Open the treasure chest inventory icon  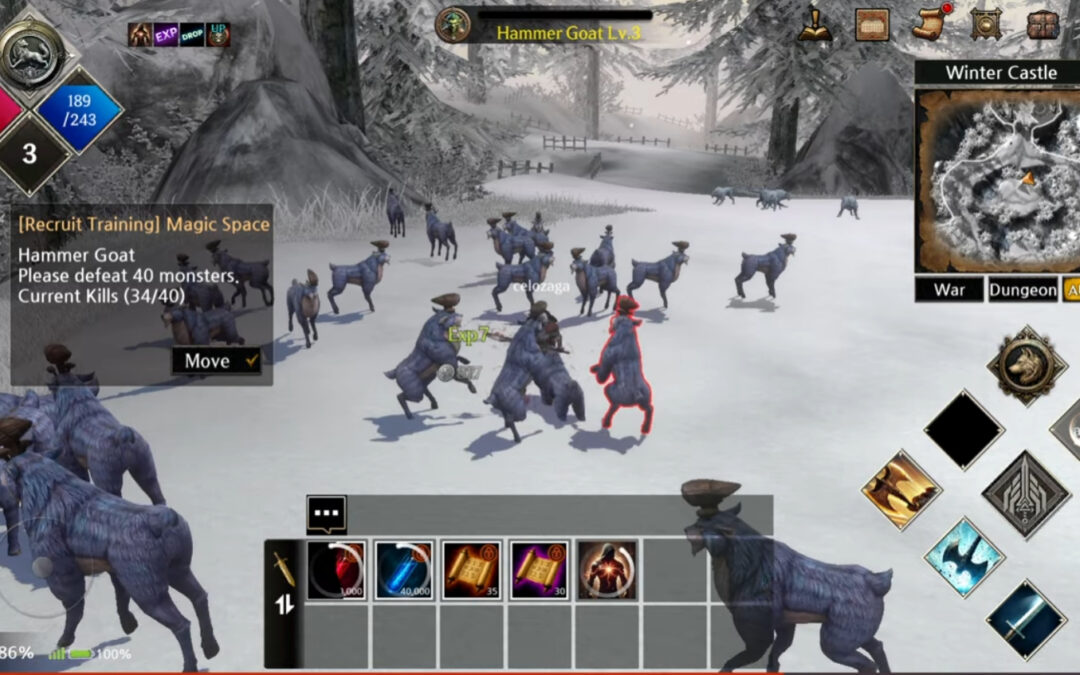[1044, 24]
